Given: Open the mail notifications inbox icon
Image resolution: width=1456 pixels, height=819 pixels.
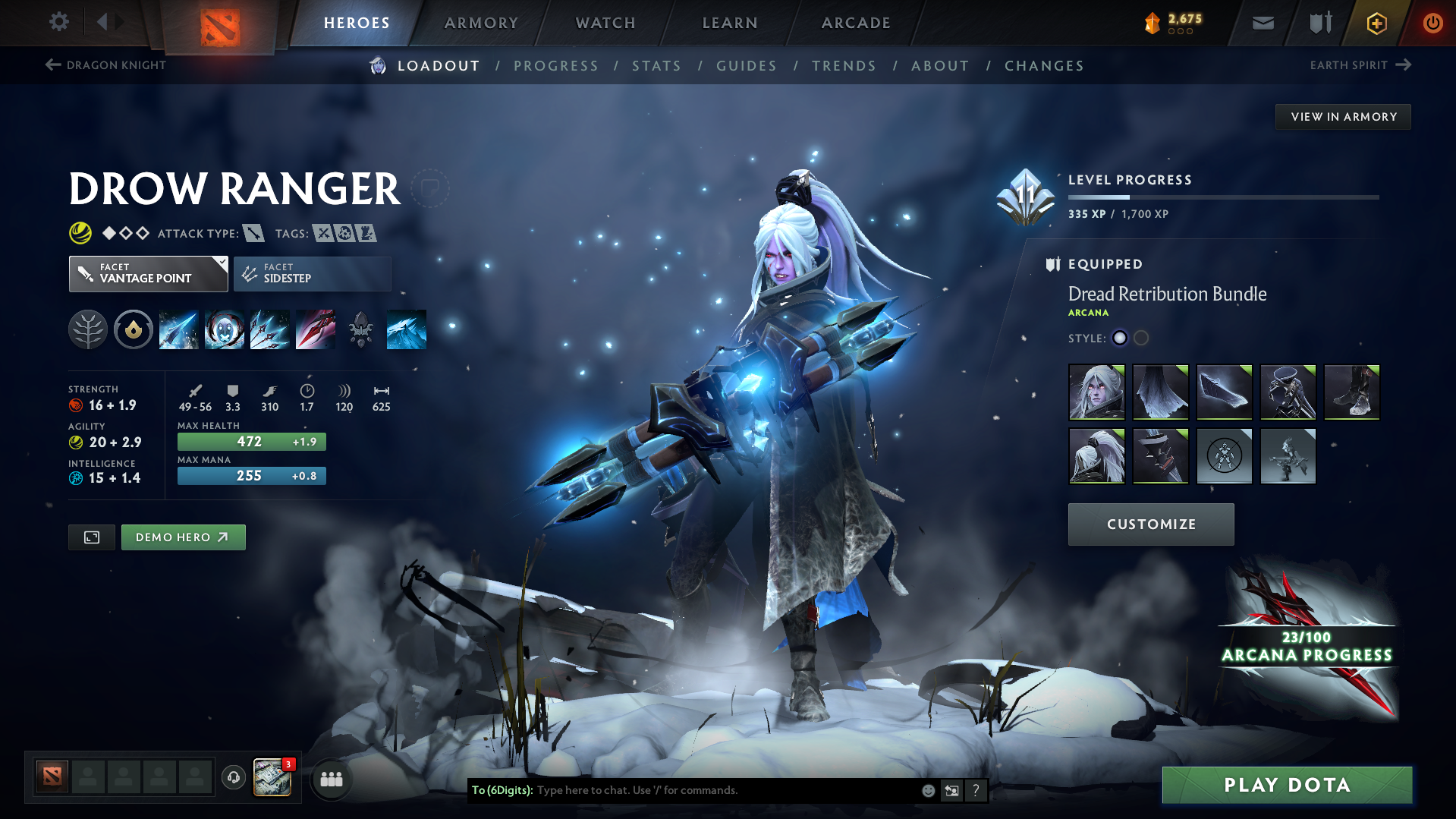Looking at the screenshot, I should (1262, 22).
